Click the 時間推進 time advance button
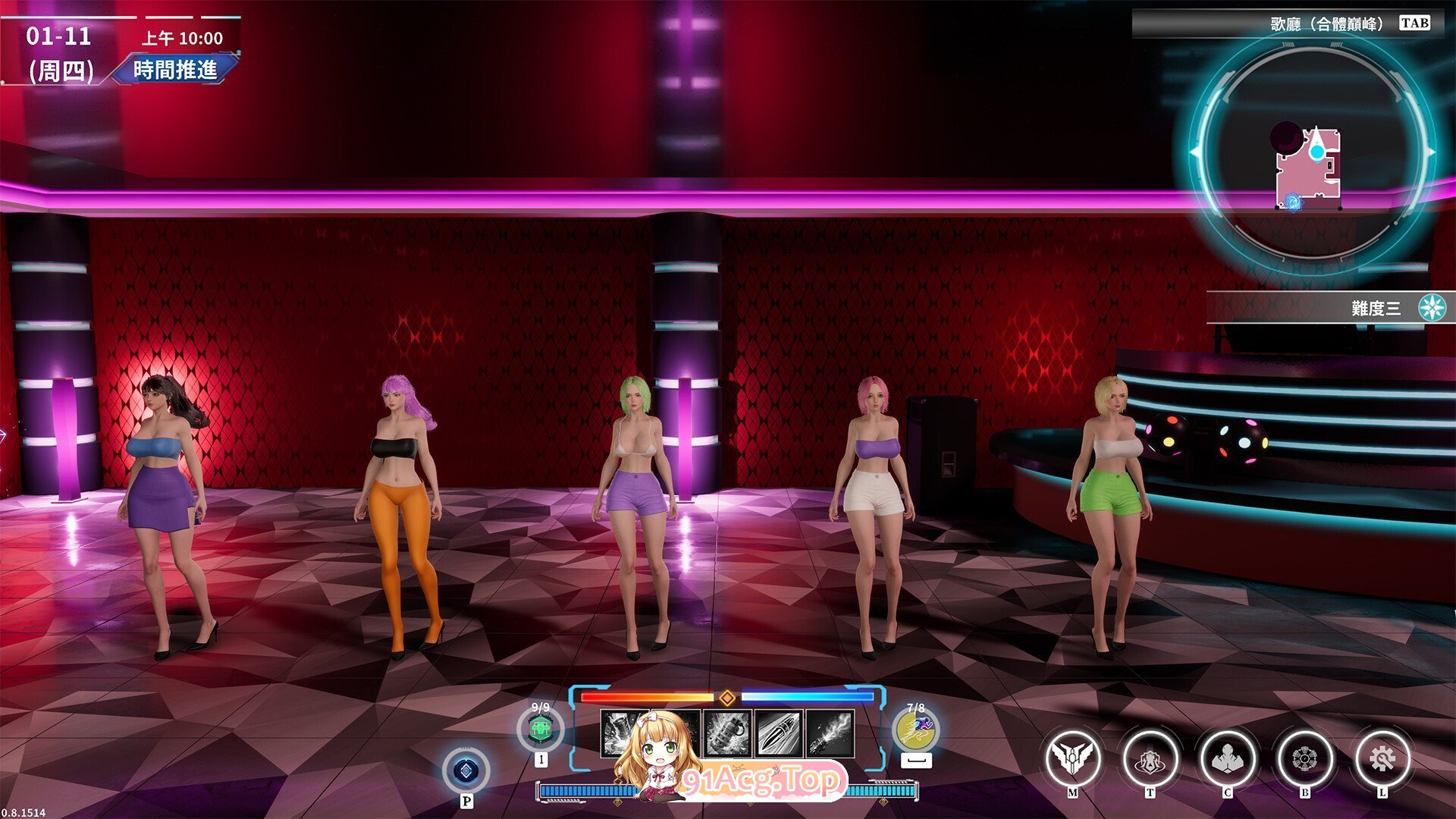 (x=175, y=70)
